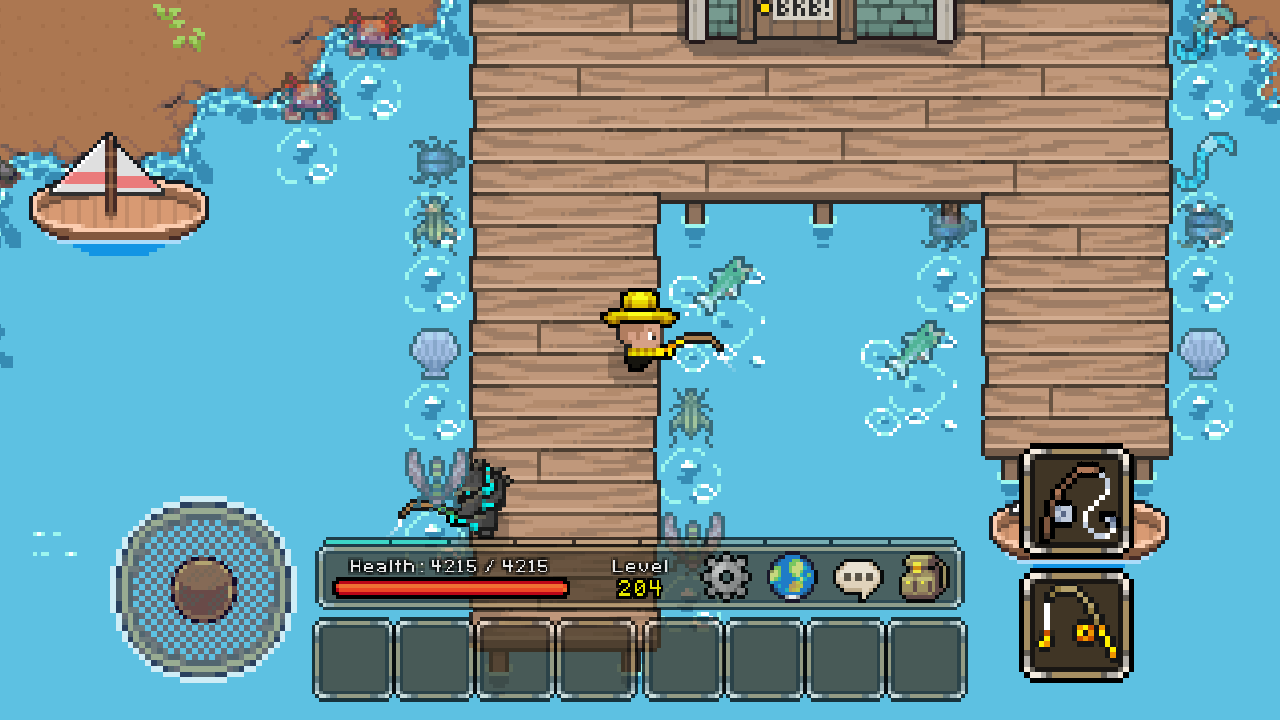Open the chat speech bubble
The image size is (1280, 720).
(858, 577)
